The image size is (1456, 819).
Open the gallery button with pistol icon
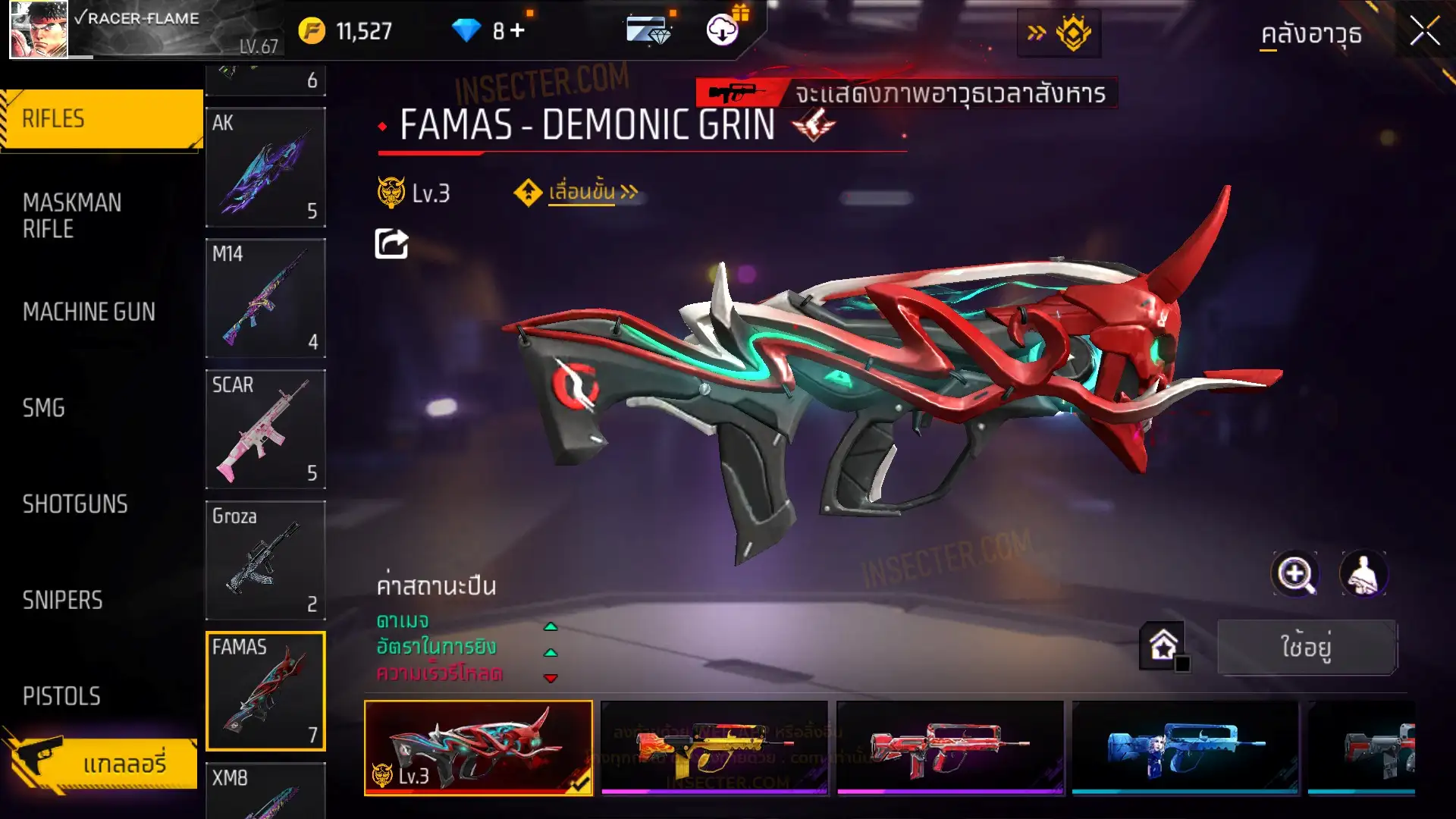click(x=102, y=763)
